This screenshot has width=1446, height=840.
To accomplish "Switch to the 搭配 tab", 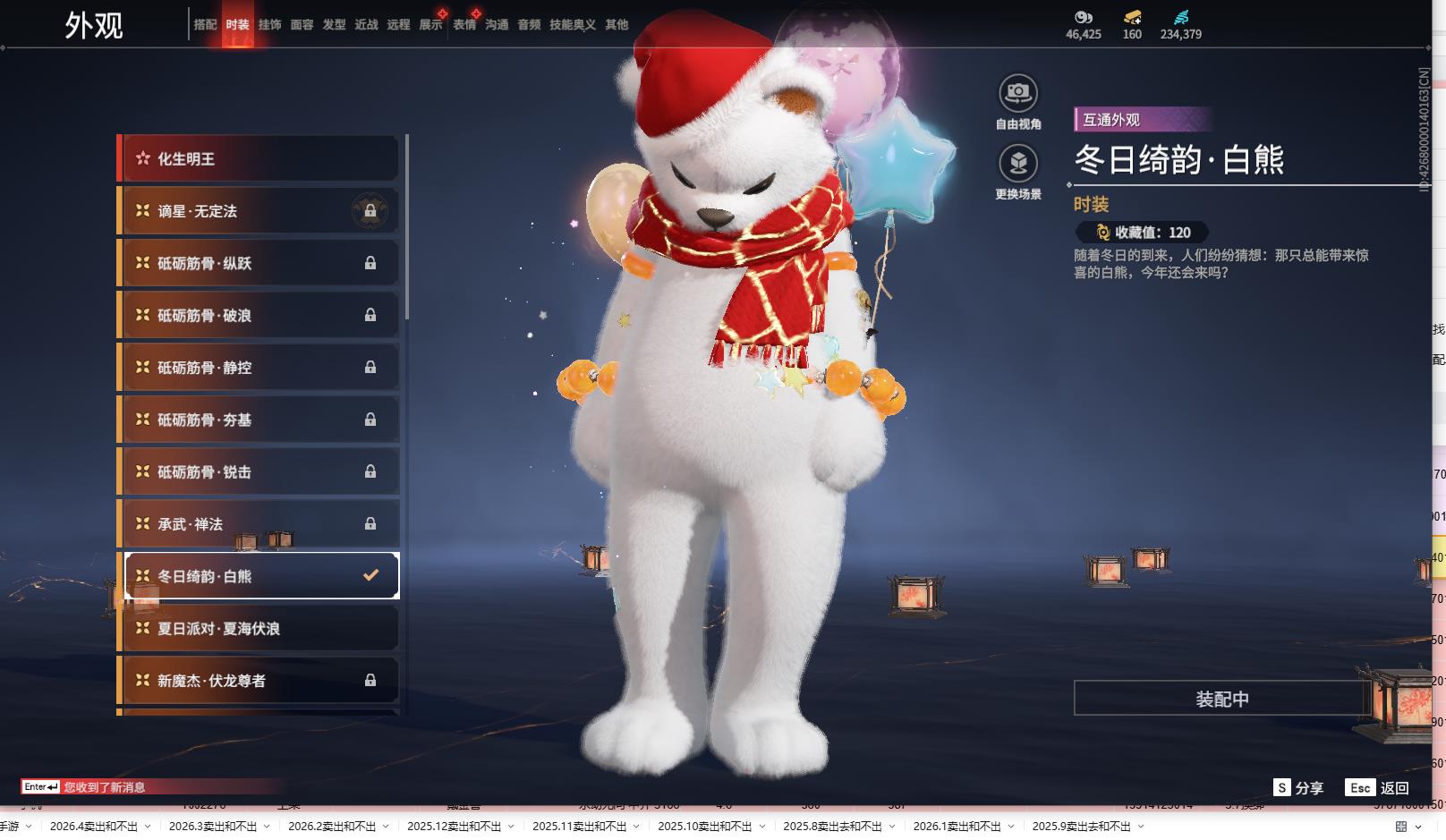I will coord(205,25).
